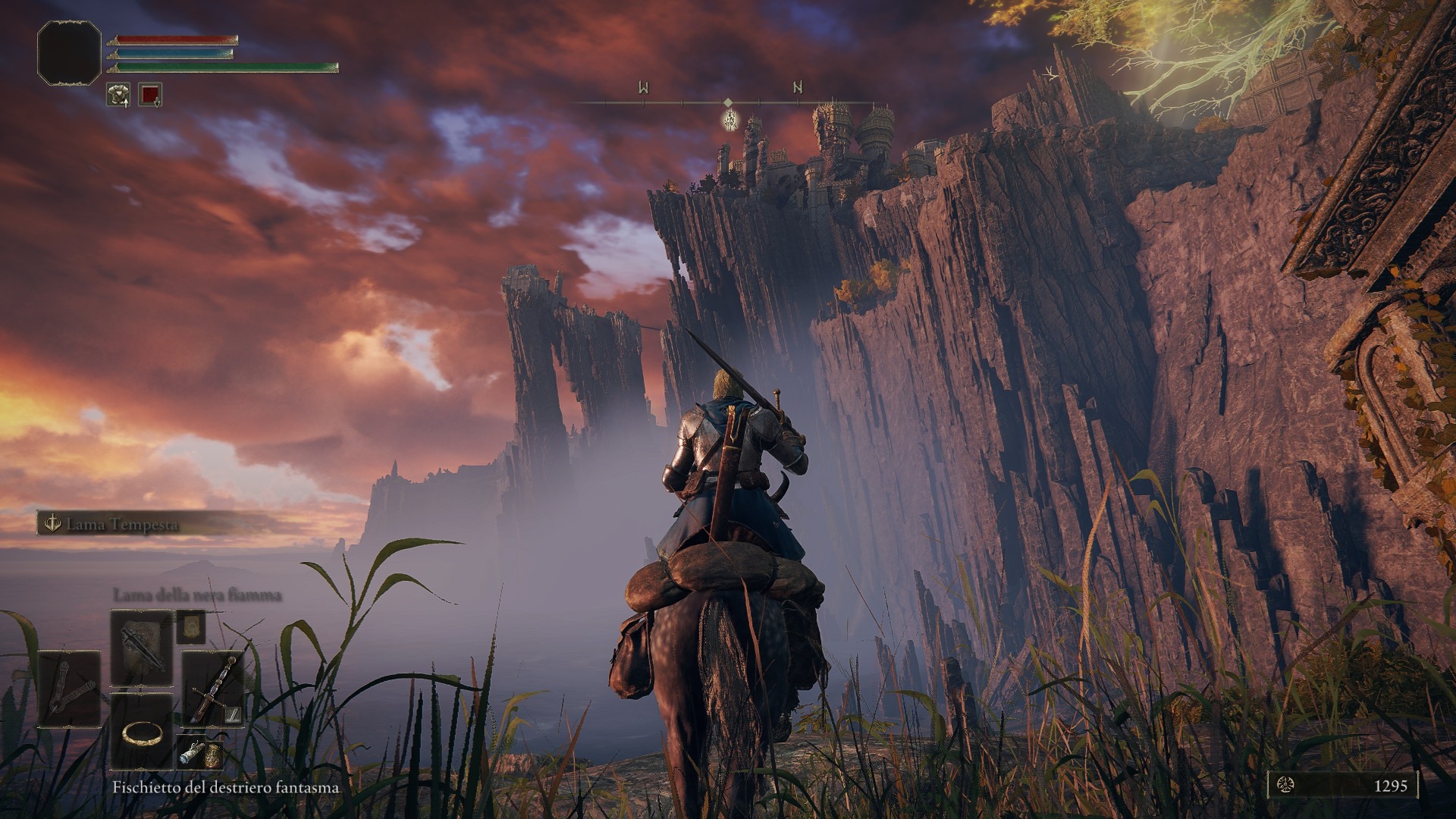Click the compass marker below the compass bar

tap(730, 119)
